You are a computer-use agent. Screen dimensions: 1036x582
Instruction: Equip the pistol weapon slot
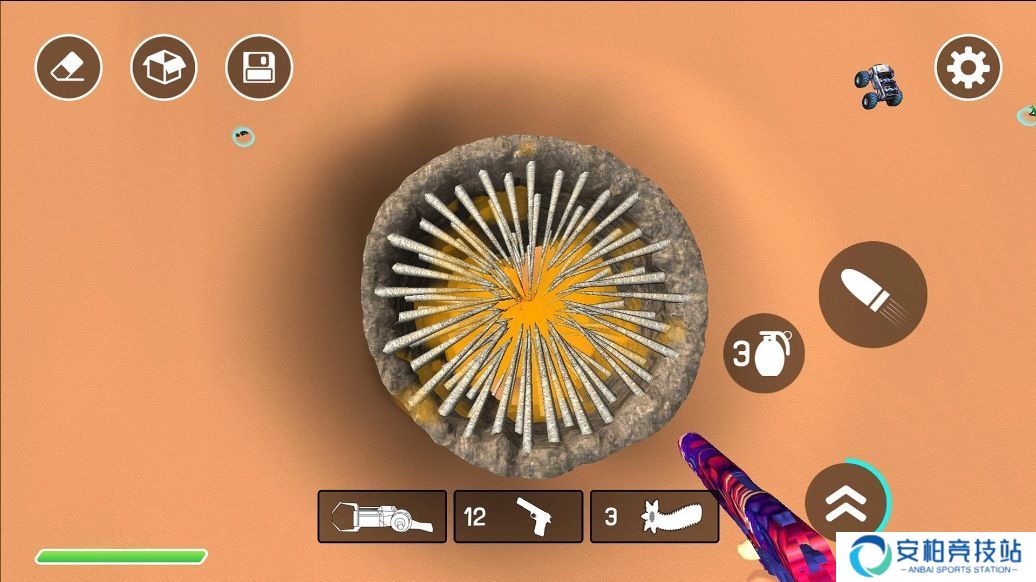(518, 516)
